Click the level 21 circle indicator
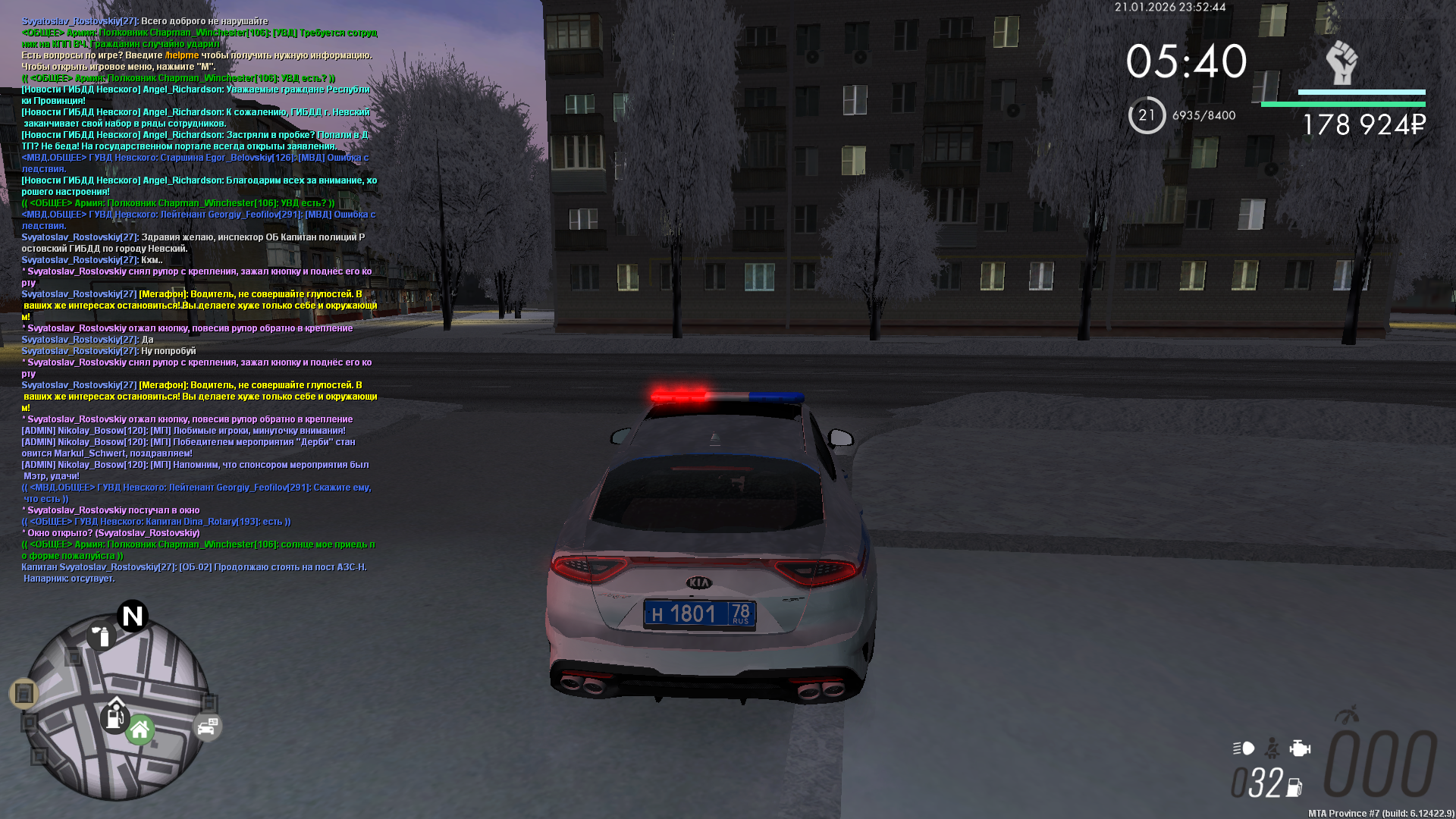 point(1147,115)
